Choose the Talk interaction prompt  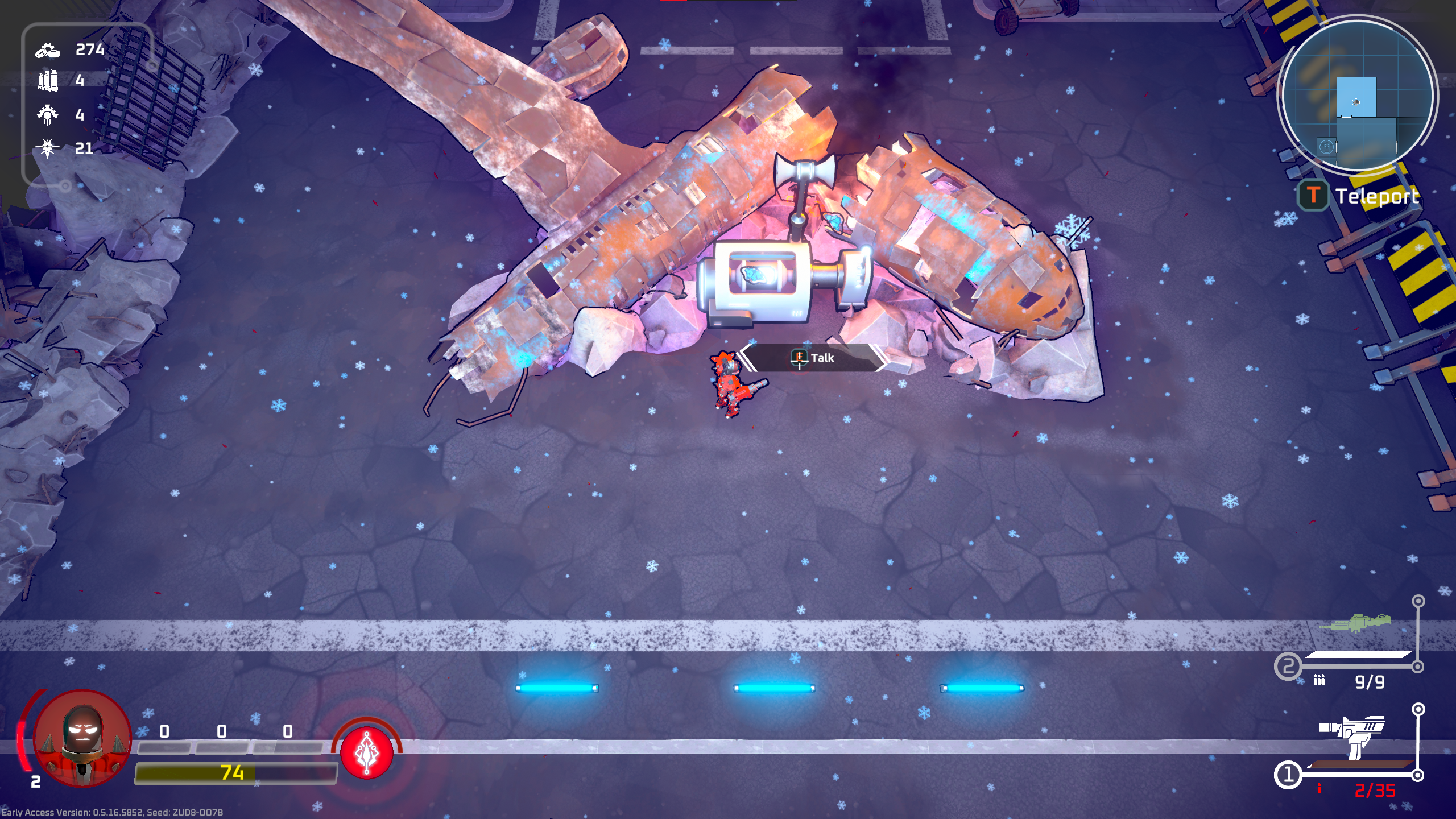pyautogui.click(x=813, y=358)
